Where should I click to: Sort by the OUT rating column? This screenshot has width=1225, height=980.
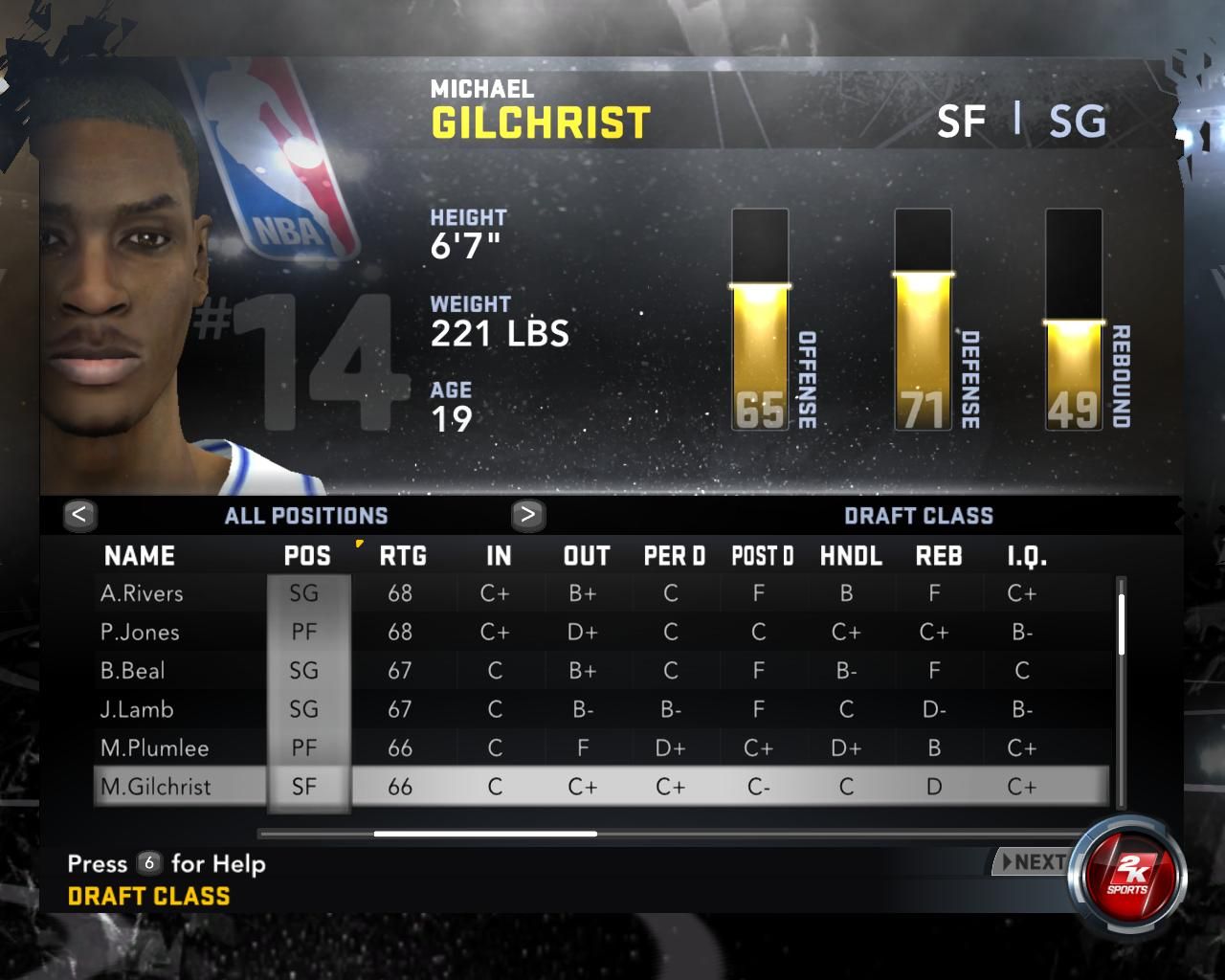point(587,556)
